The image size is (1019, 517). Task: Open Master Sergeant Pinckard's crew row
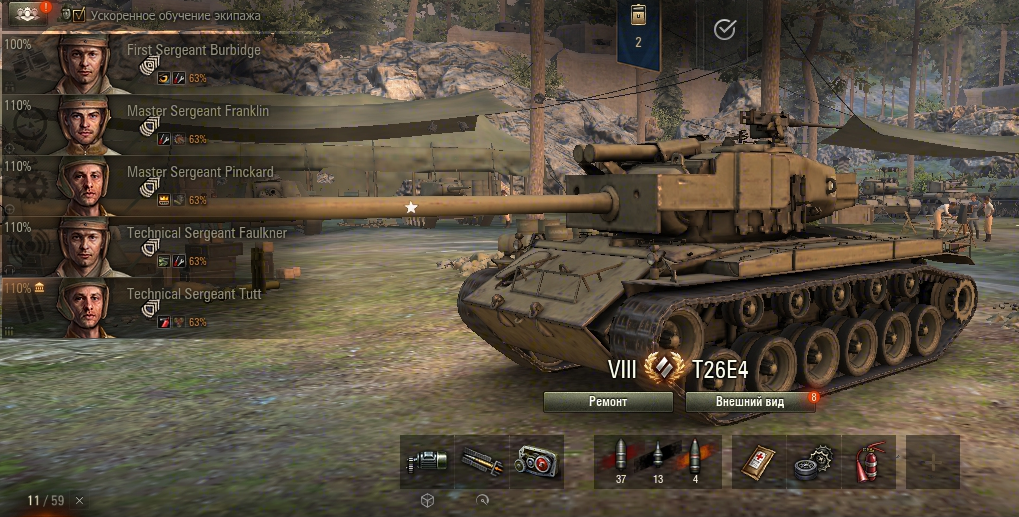coord(150,185)
